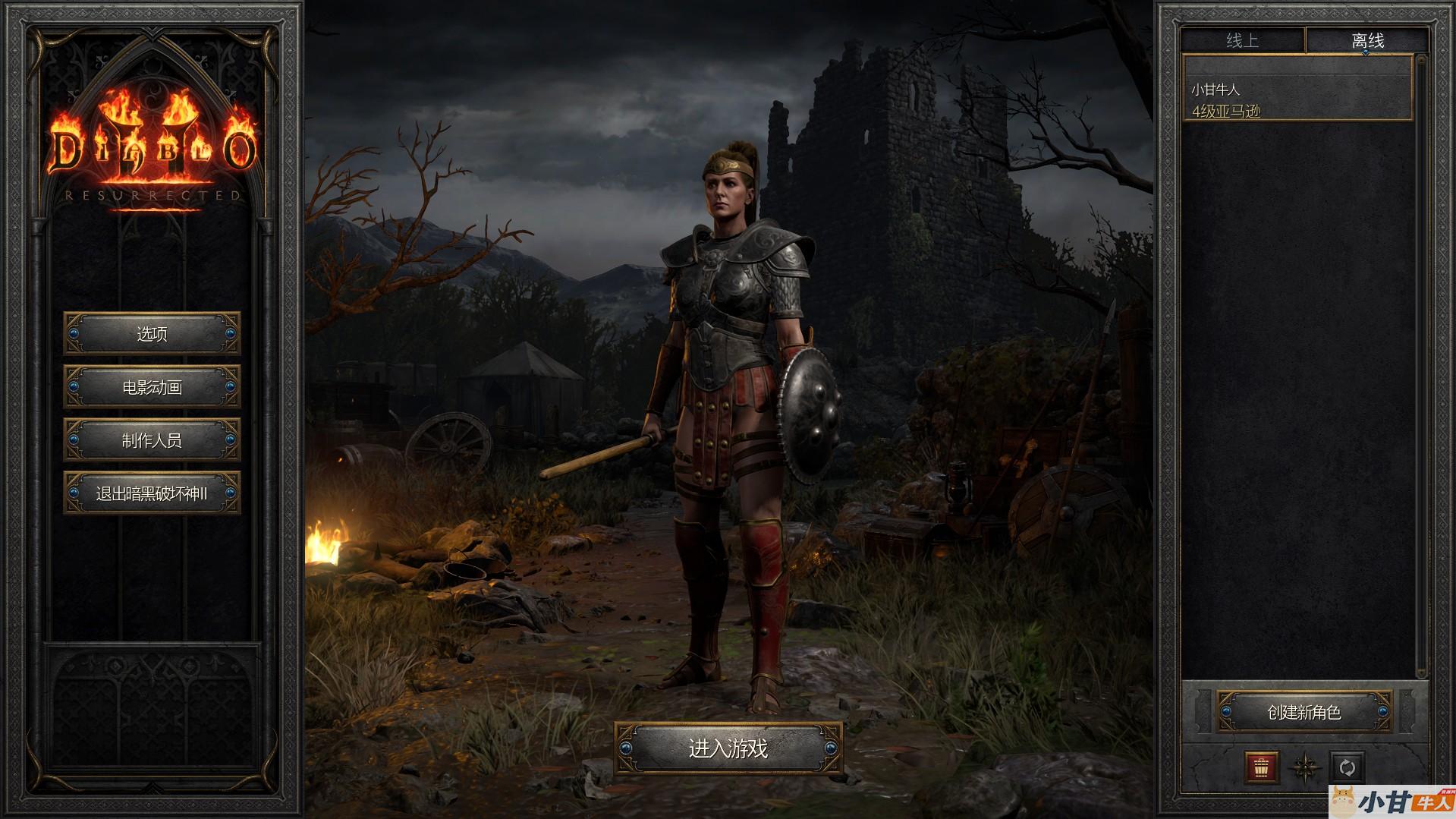The image size is (1456, 819).
Task: Create a new character with 创建新角色
Action: click(x=1304, y=712)
